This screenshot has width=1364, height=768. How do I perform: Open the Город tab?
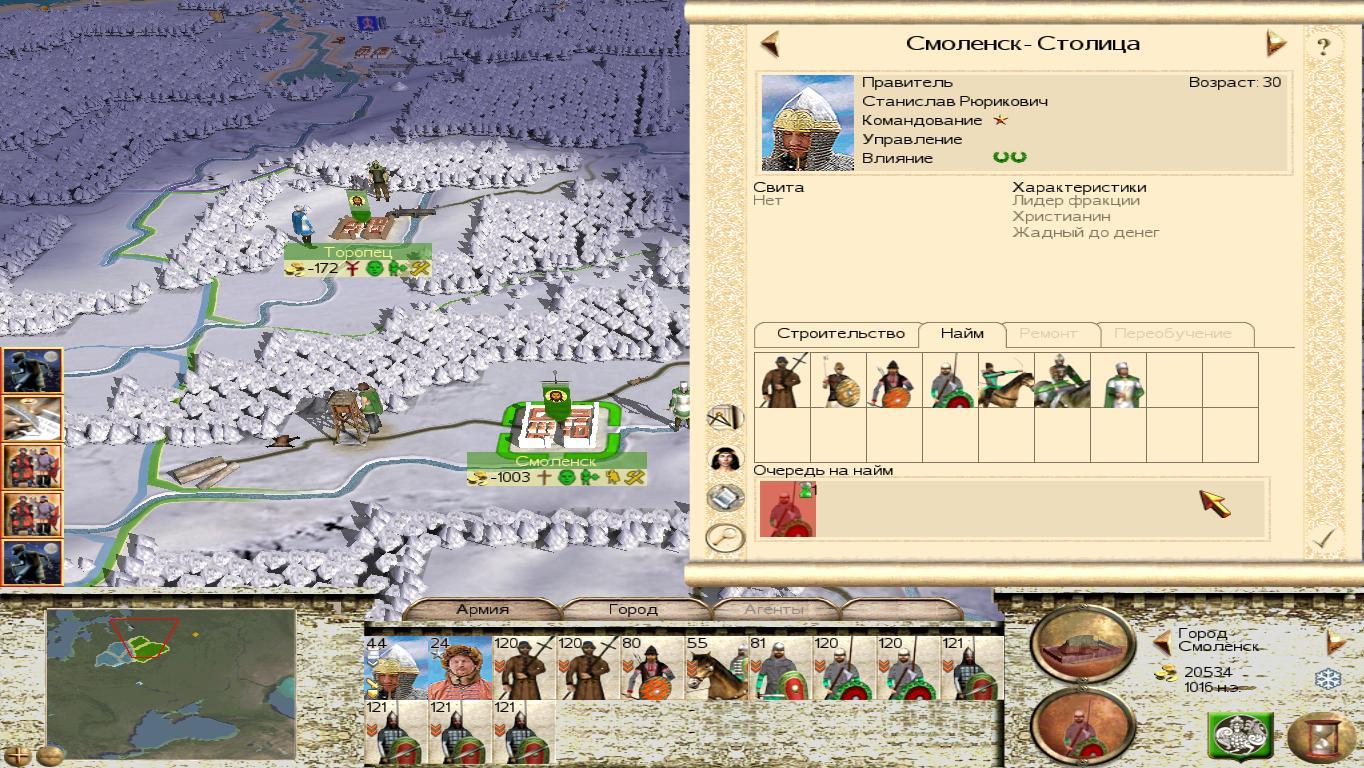(633, 609)
